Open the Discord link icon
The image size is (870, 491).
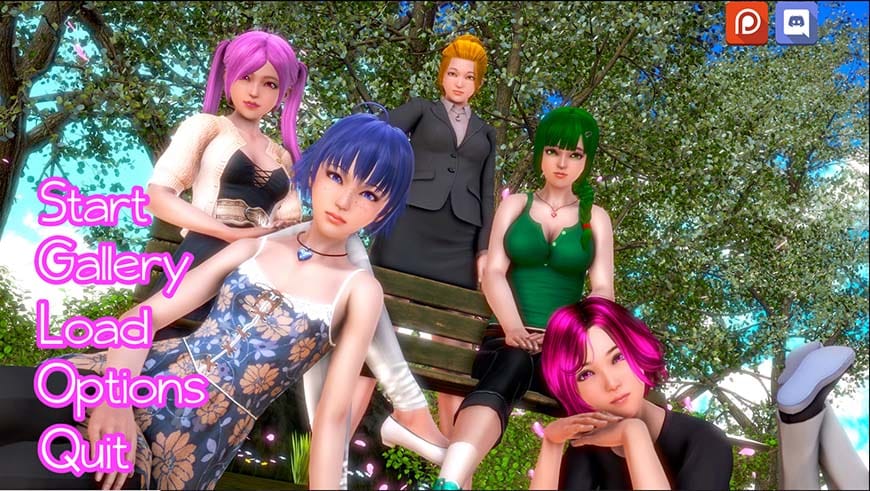[x=797, y=23]
